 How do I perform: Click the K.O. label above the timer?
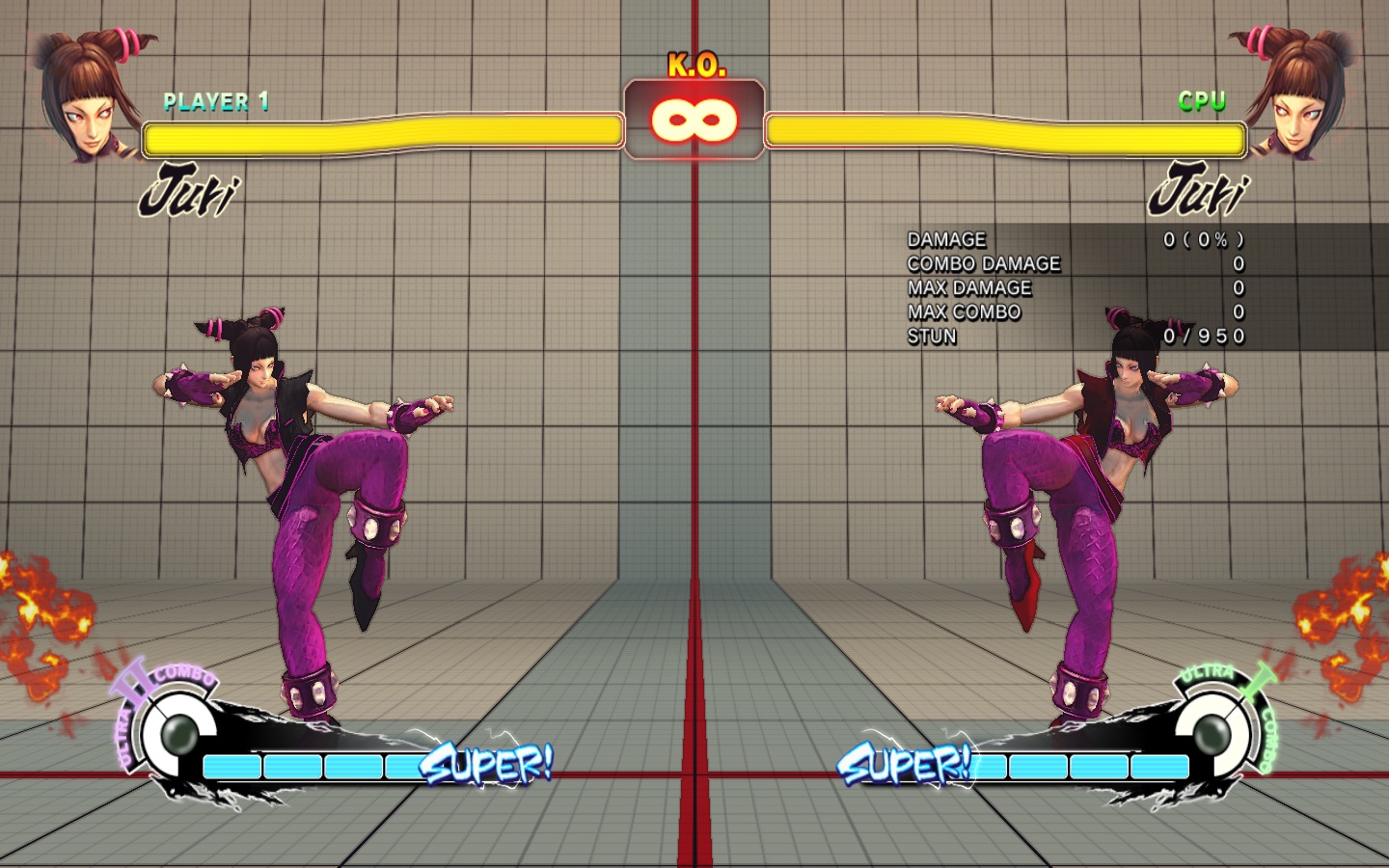[696, 66]
